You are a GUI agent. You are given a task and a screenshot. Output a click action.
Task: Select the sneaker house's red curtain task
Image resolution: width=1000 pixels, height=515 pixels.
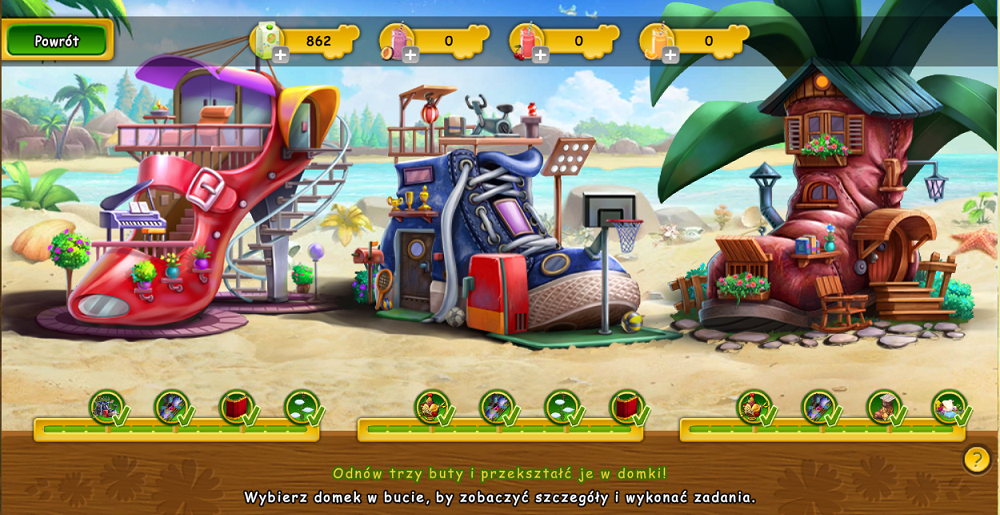(626, 407)
